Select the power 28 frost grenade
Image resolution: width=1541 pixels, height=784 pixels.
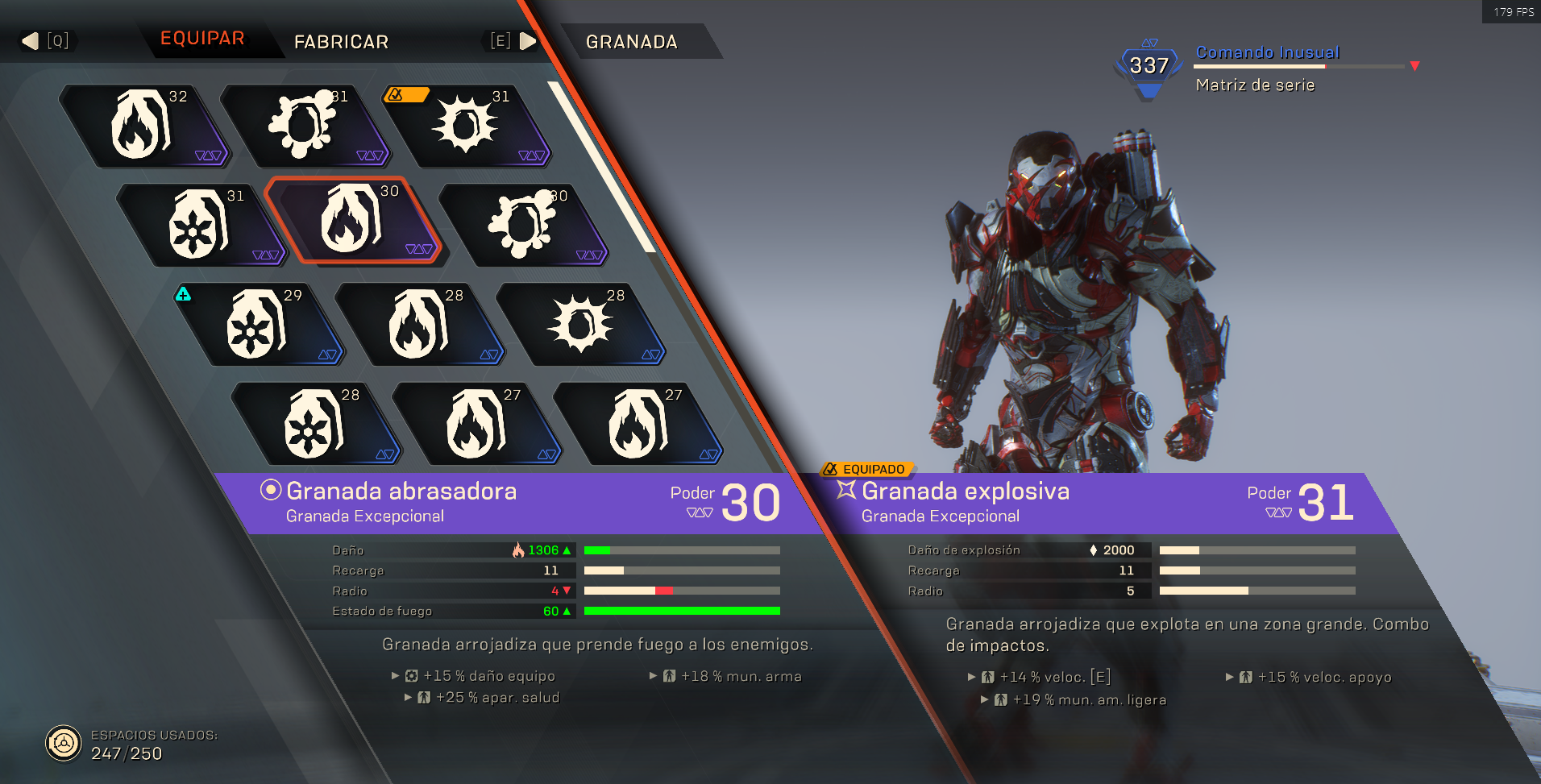pos(315,424)
